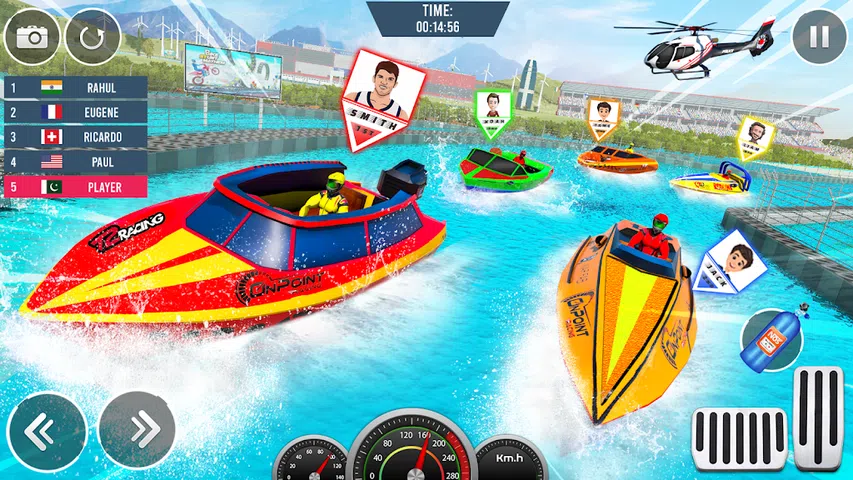Select Rahul's row in the leaderboard
Screen dimensions: 853x480
pyautogui.click(x=75, y=87)
